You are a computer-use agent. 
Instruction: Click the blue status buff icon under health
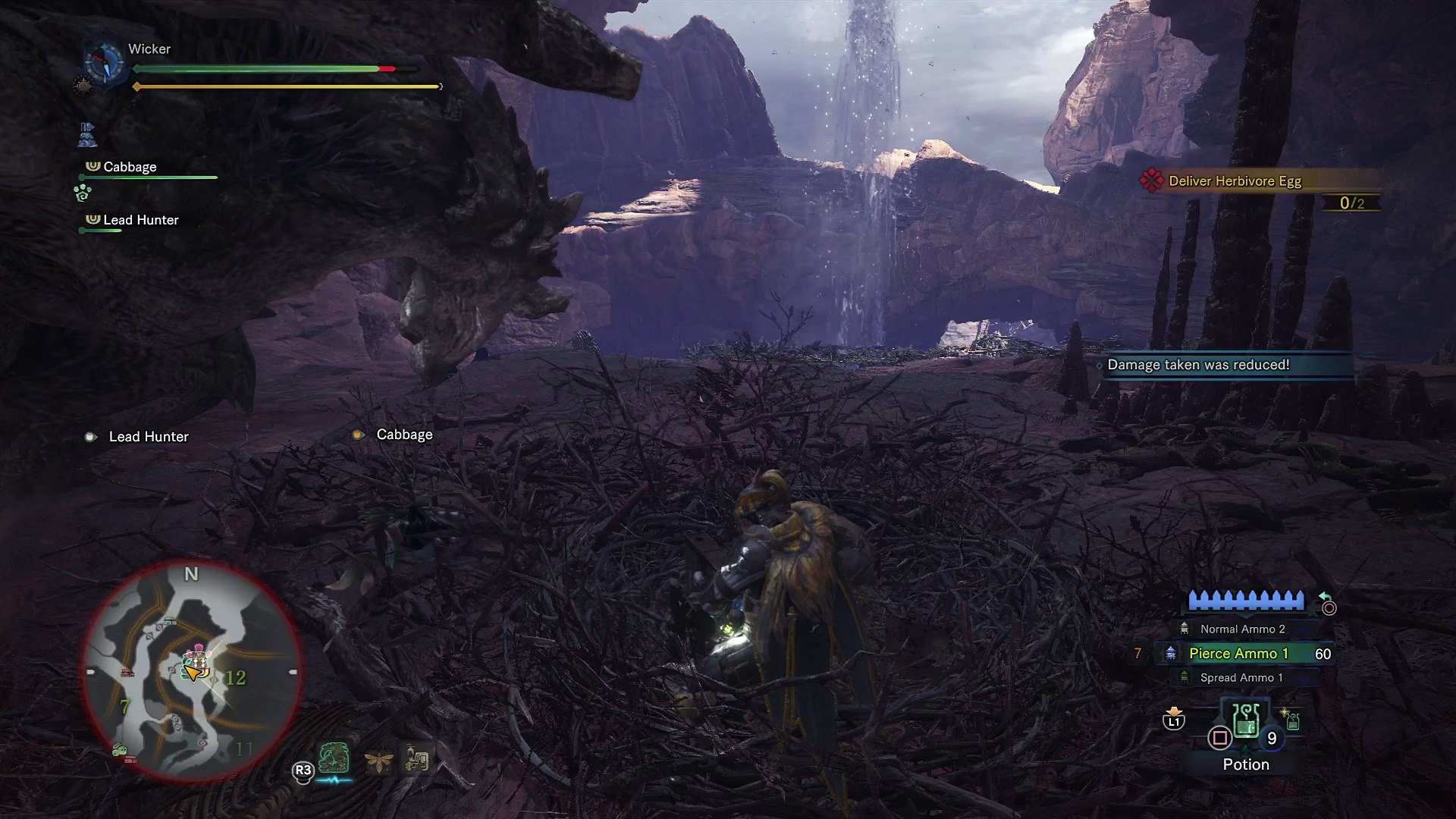coord(87,135)
